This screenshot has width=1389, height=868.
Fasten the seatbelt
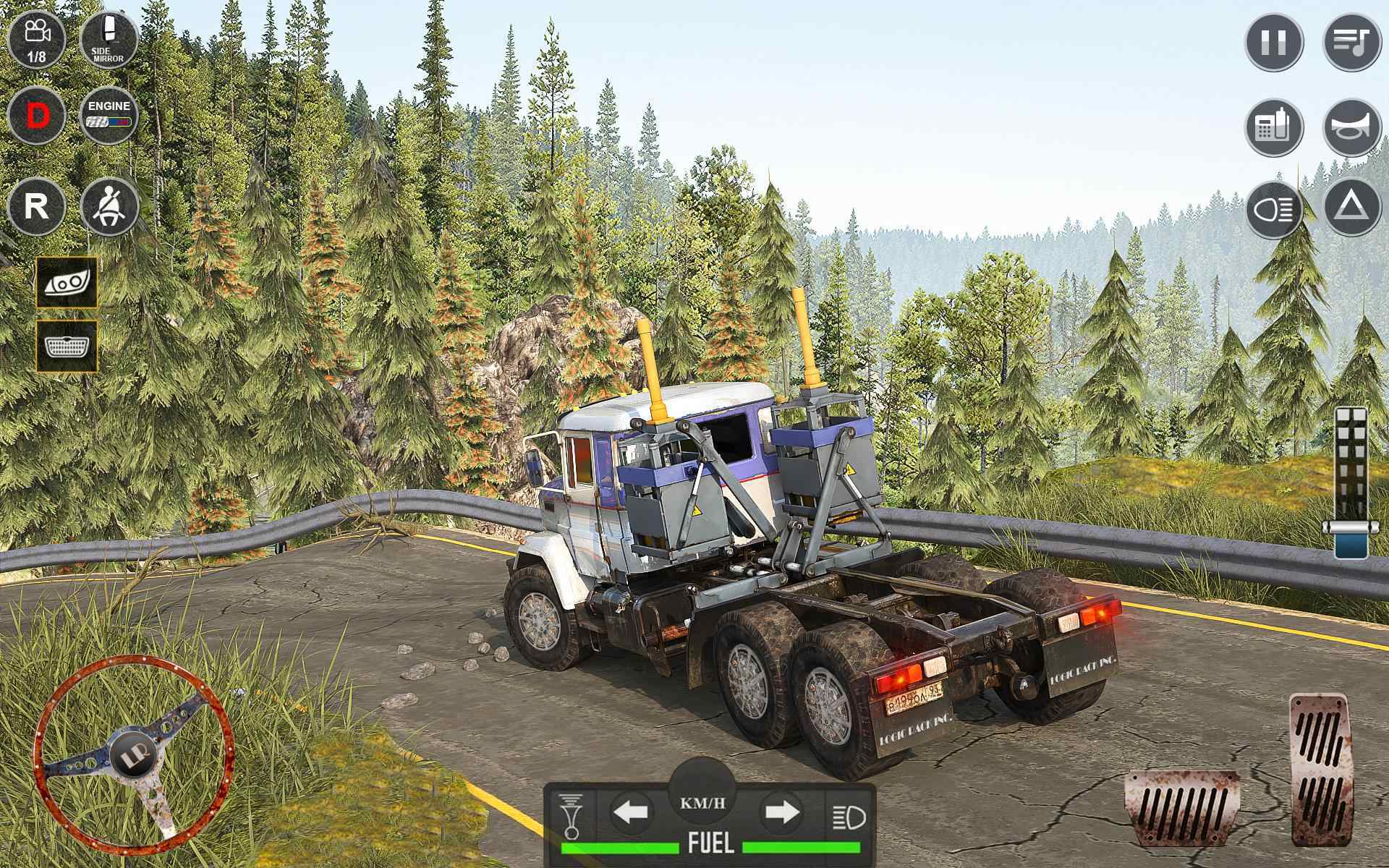coord(110,206)
